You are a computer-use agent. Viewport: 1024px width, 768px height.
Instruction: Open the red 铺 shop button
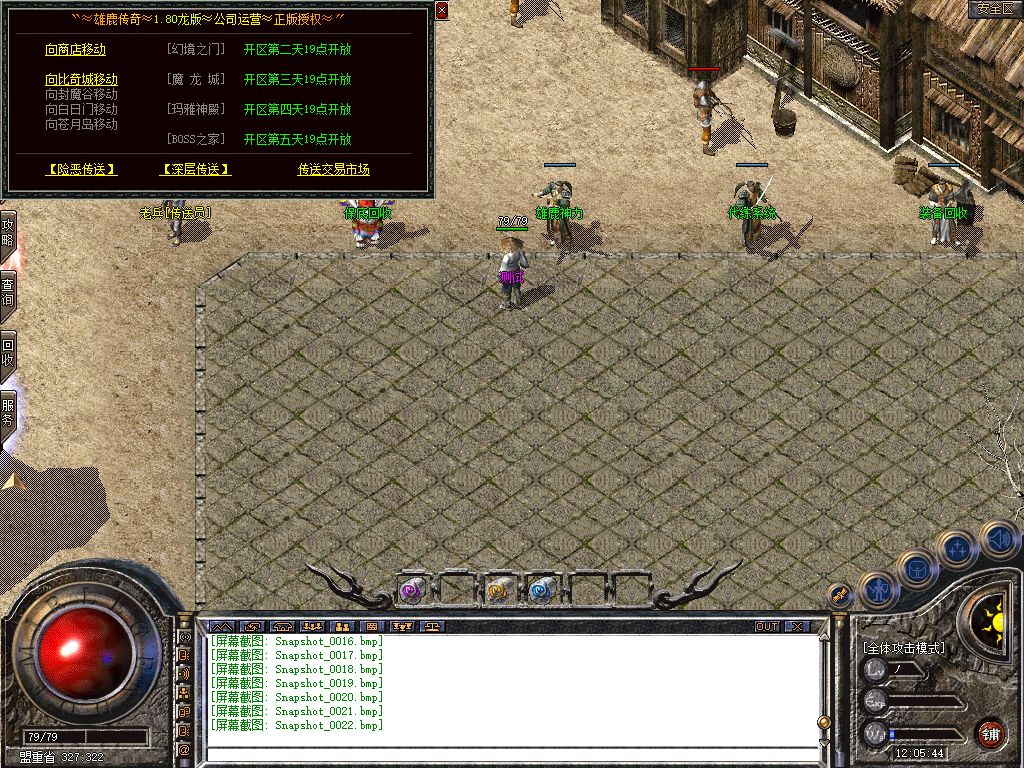click(990, 733)
